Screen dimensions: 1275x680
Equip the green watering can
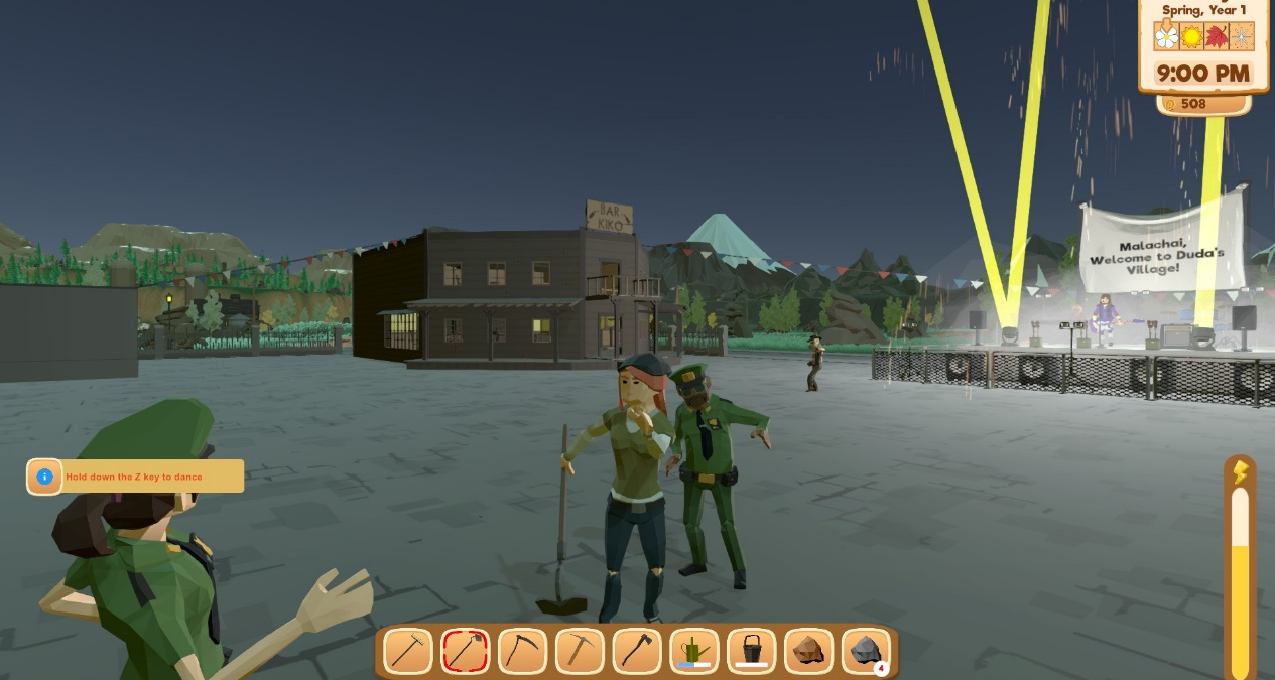coord(694,651)
